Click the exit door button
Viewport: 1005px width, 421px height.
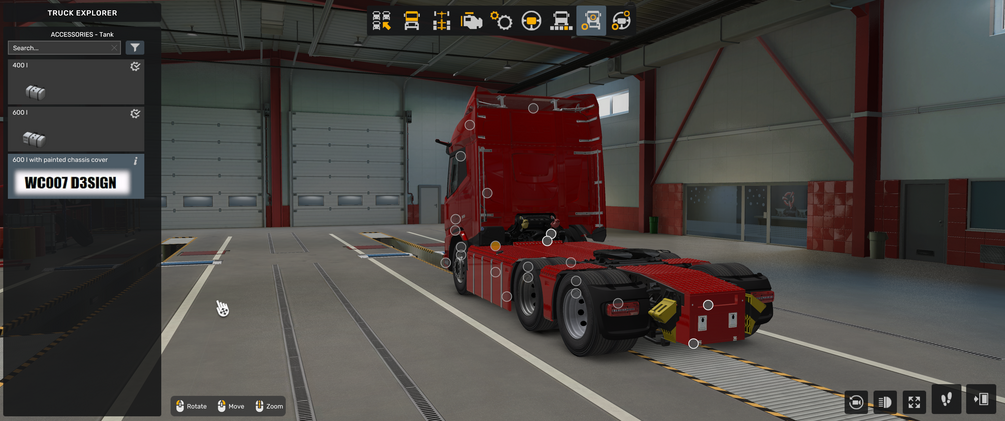pos(981,400)
